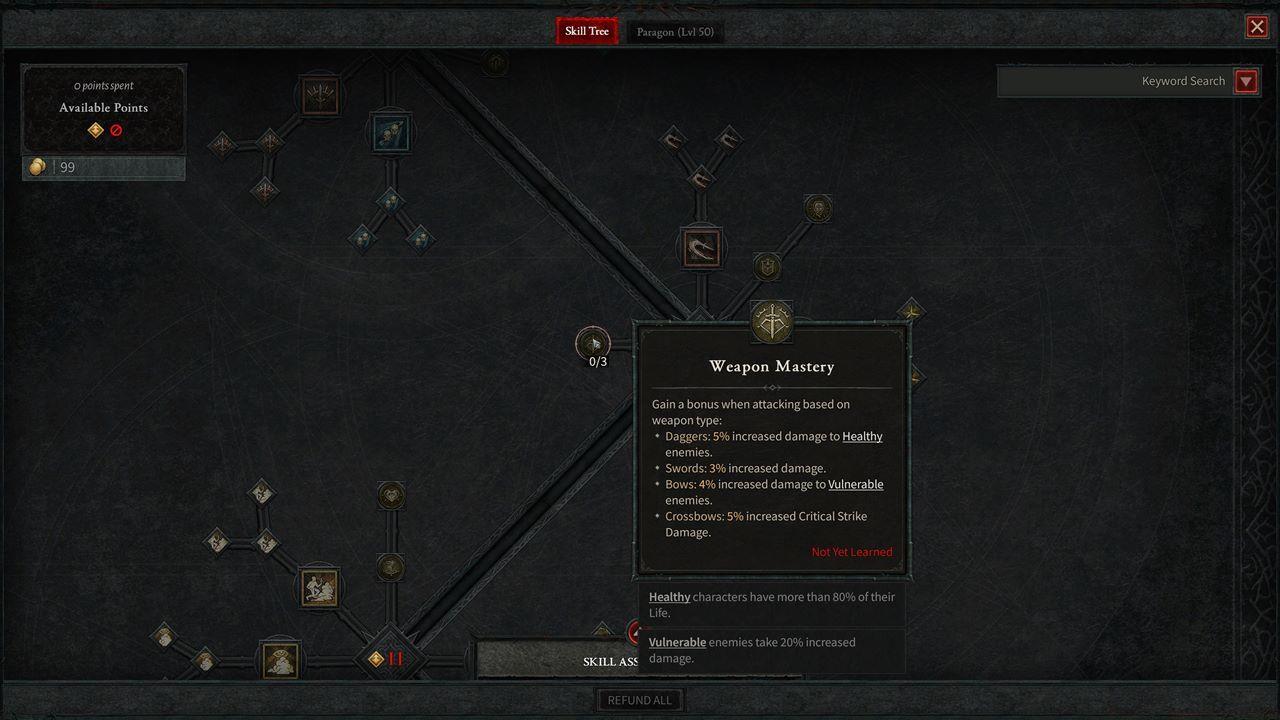Image resolution: width=1280 pixels, height=720 pixels.
Task: Click the Available Points diamond icon
Action: 95,130
